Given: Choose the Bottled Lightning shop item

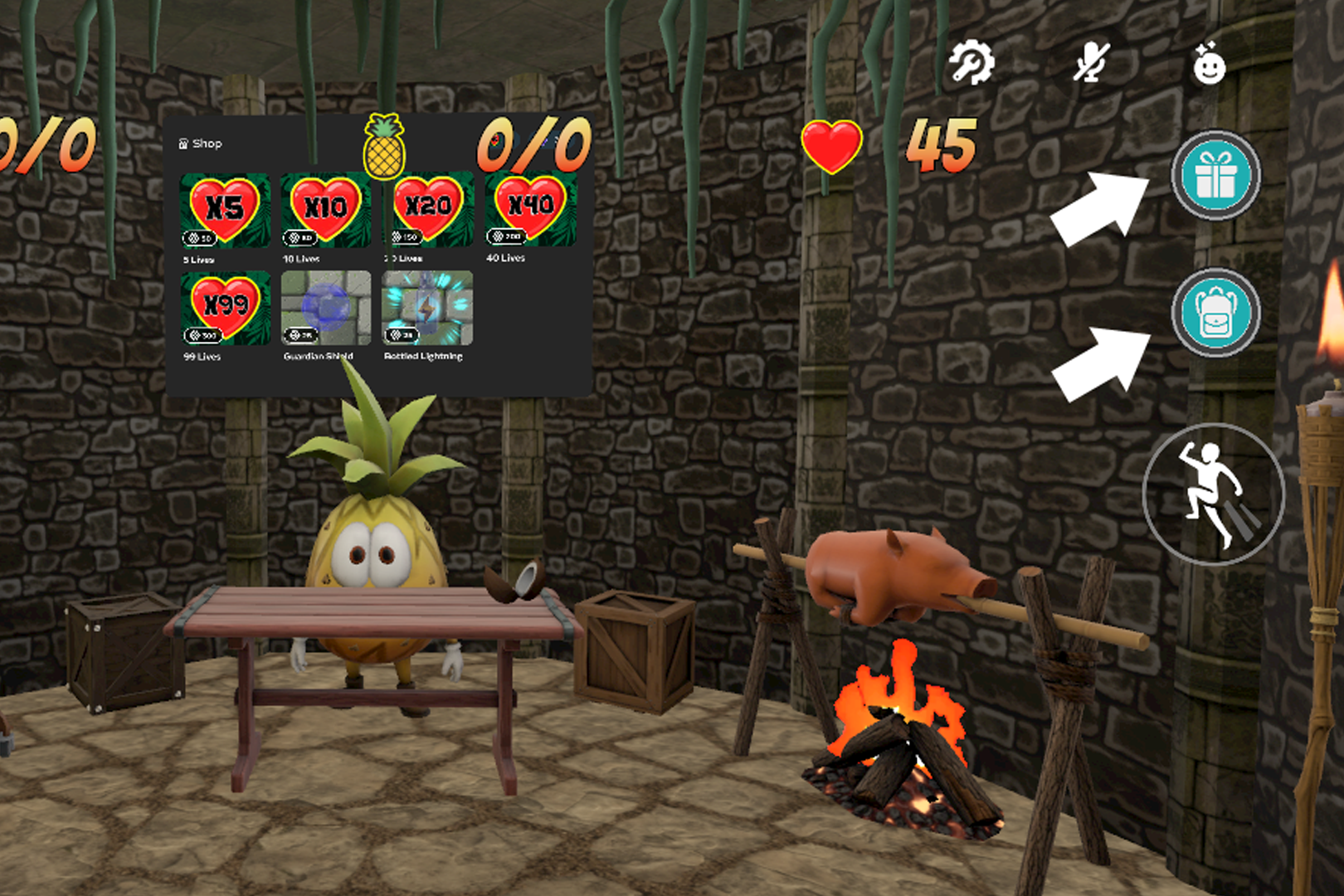Looking at the screenshot, I should point(427,308).
